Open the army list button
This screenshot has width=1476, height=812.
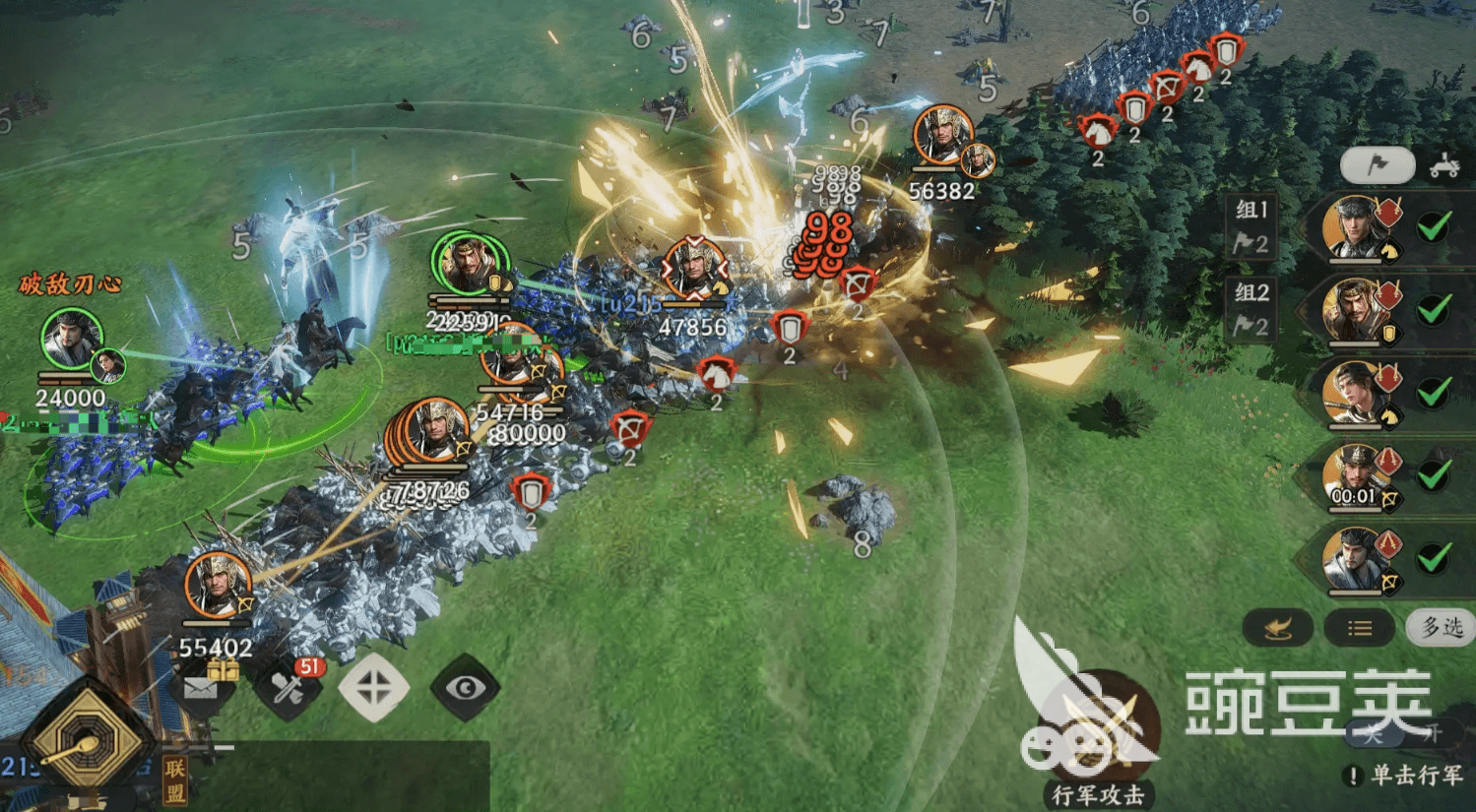coord(1360,628)
